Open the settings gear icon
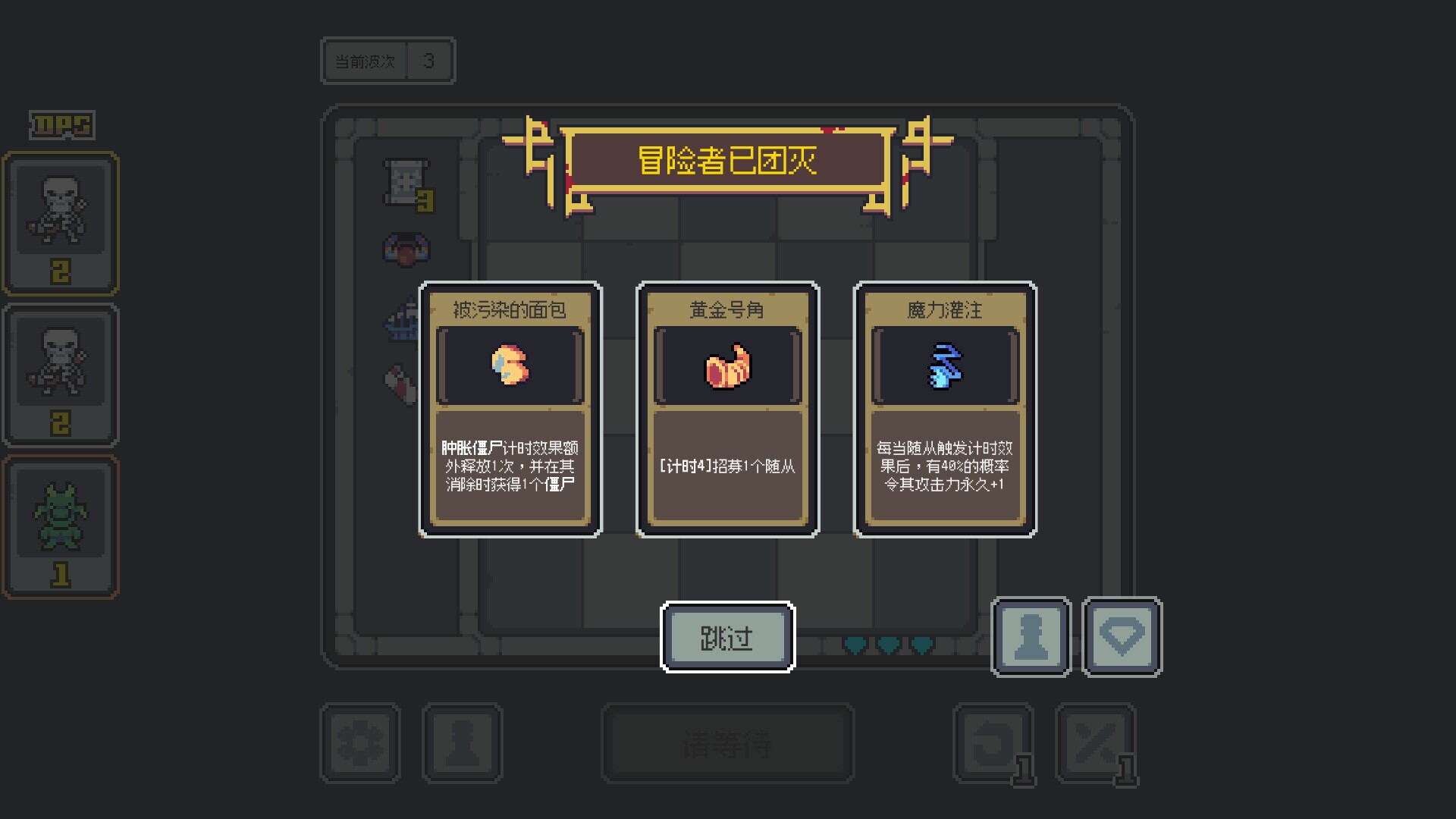The width and height of the screenshot is (1456, 819). pos(361,742)
